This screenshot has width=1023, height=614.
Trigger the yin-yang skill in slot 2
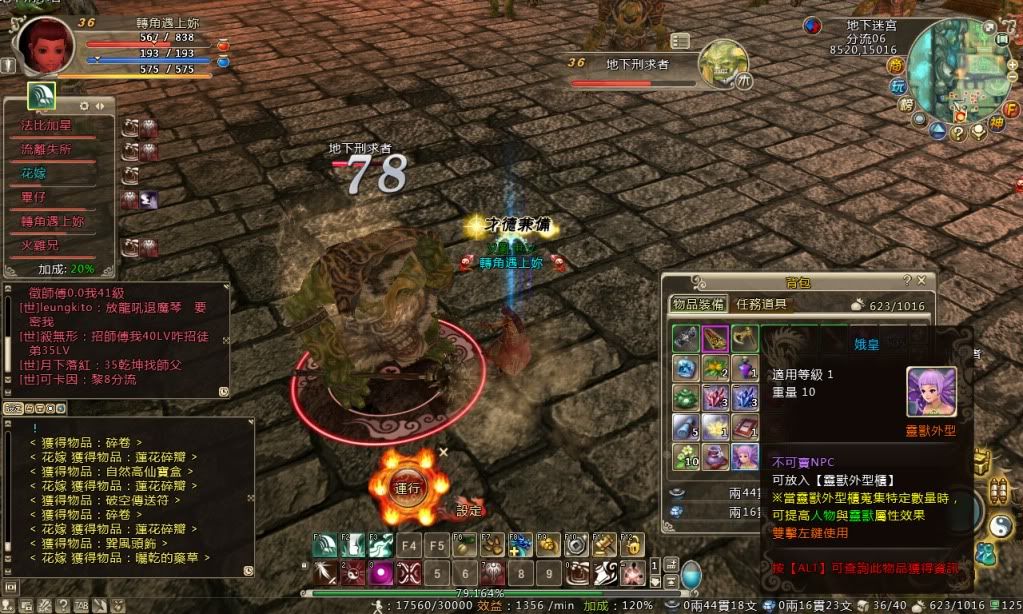pyautogui.click(x=353, y=574)
